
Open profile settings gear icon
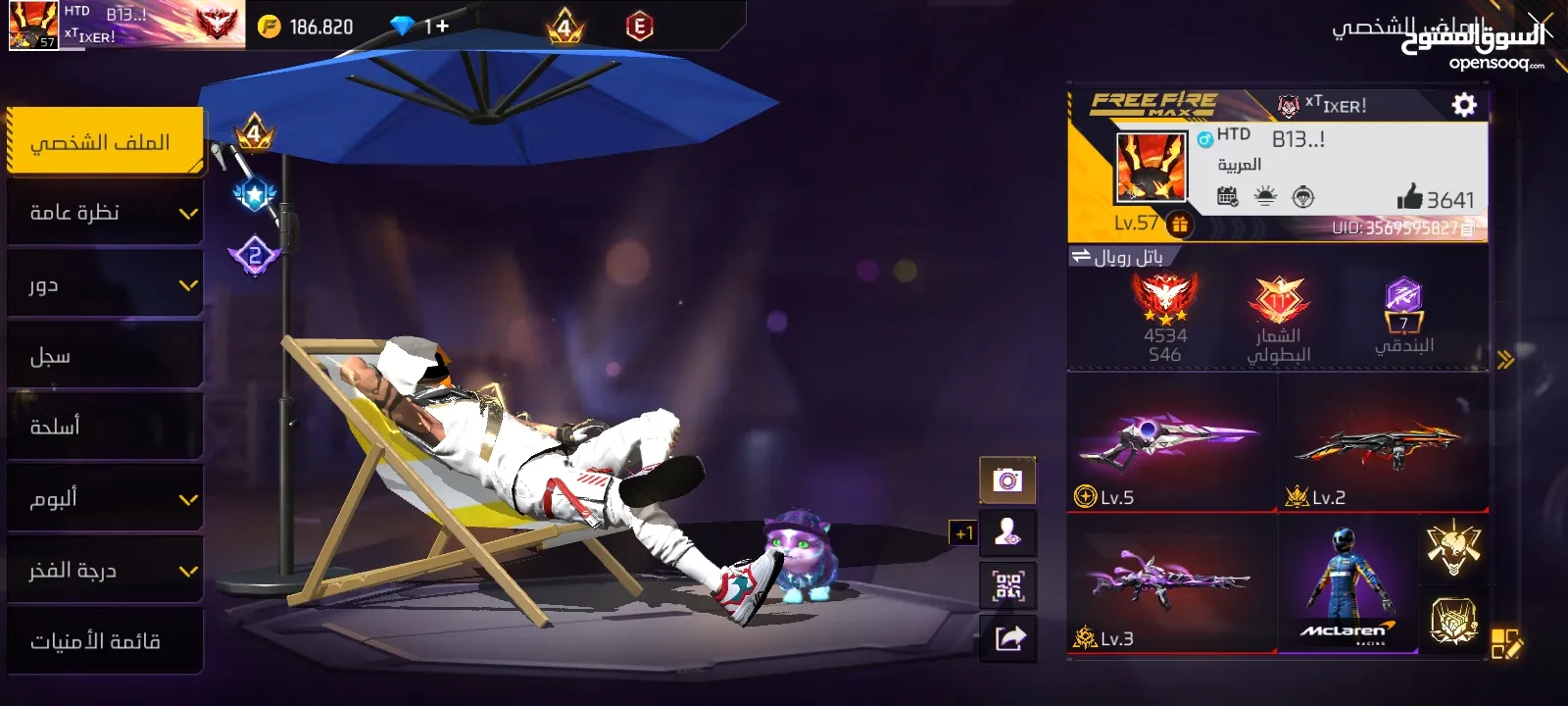coord(1464,105)
